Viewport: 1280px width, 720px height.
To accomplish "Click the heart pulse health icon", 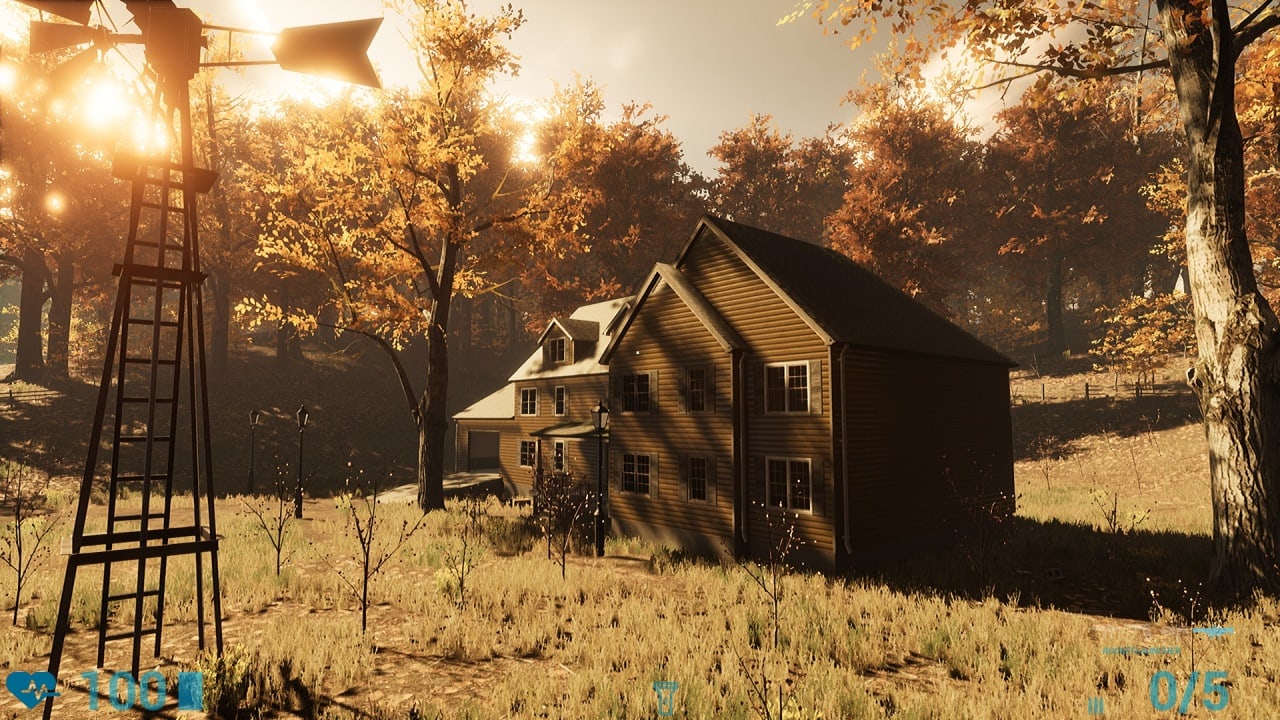I will 30,689.
